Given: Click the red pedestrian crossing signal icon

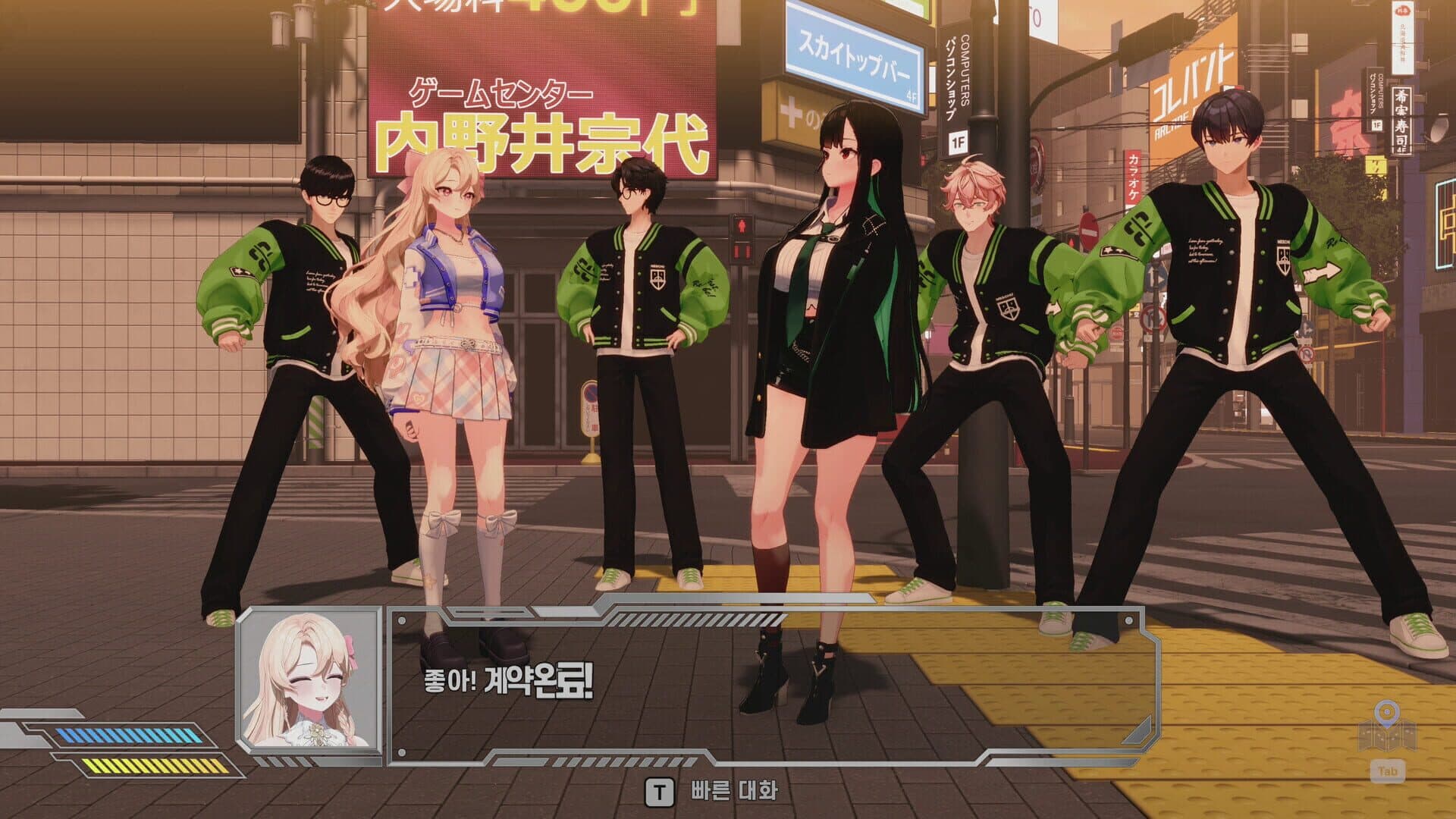Looking at the screenshot, I should pyautogui.click(x=742, y=226).
